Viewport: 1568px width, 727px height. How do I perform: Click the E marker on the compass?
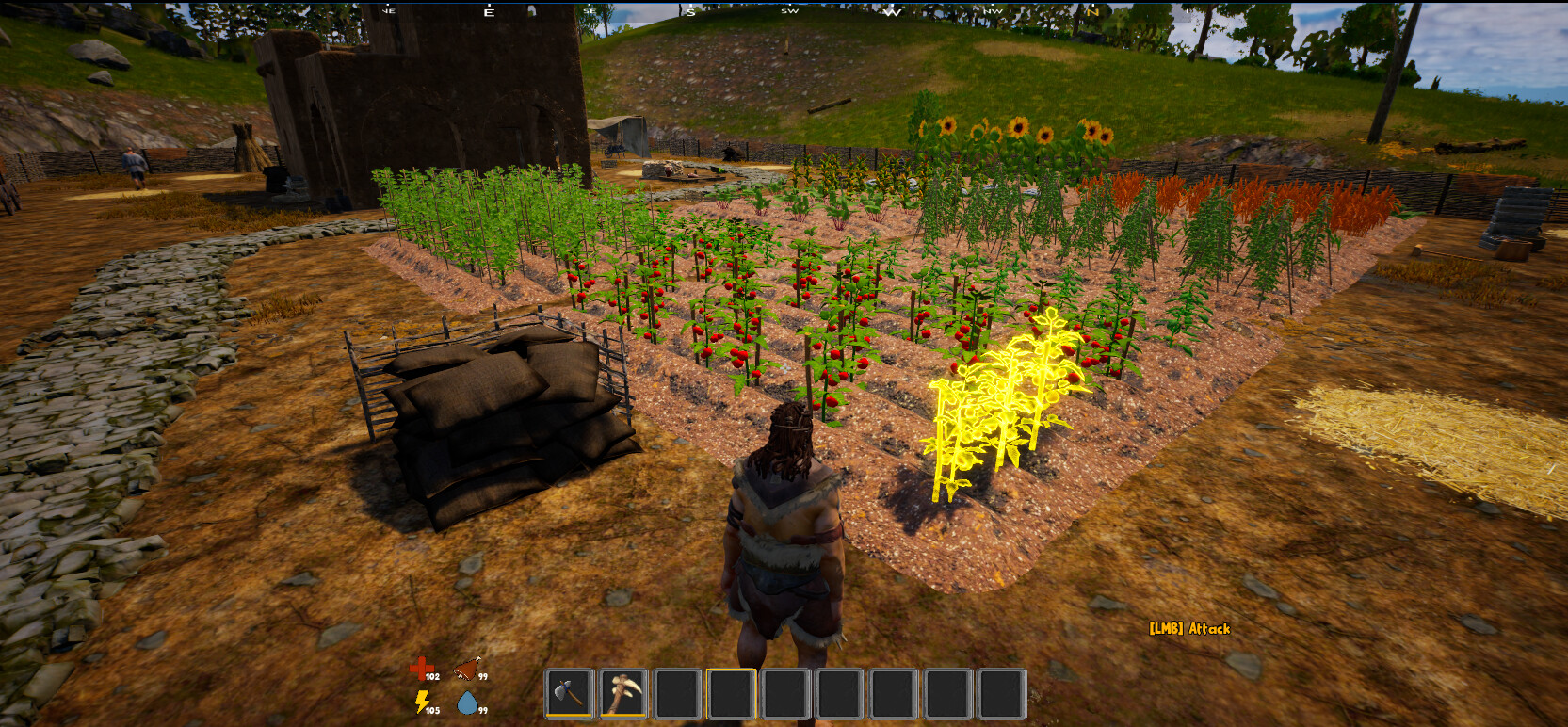coord(488,14)
